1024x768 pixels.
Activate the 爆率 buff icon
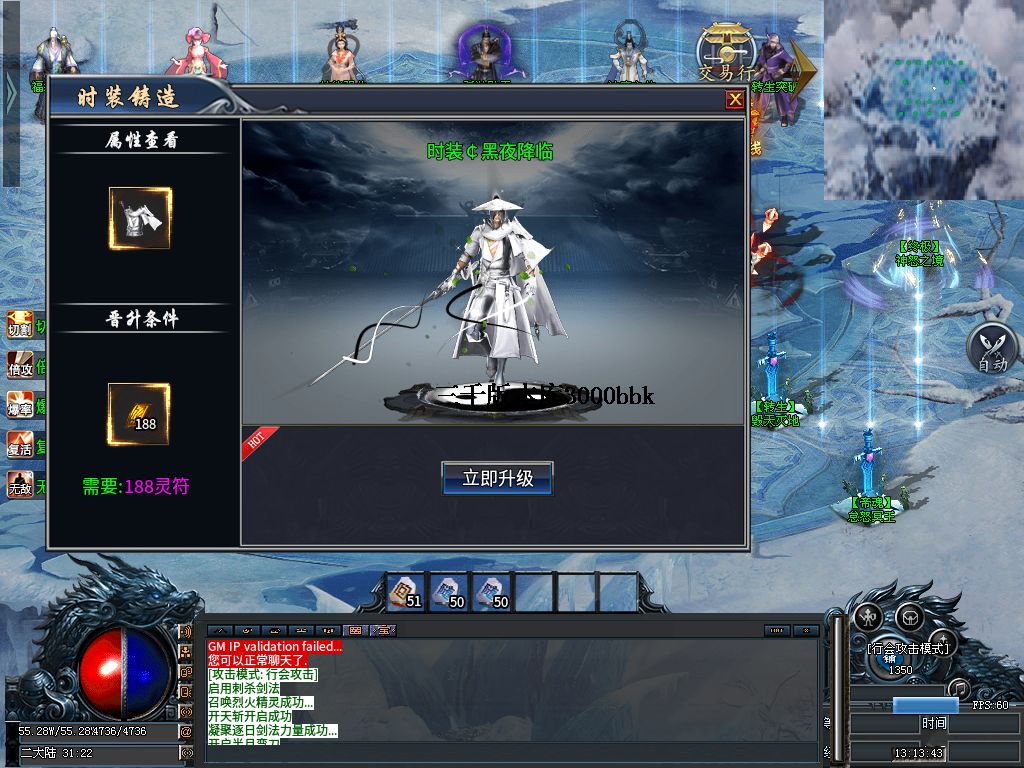(x=20, y=404)
